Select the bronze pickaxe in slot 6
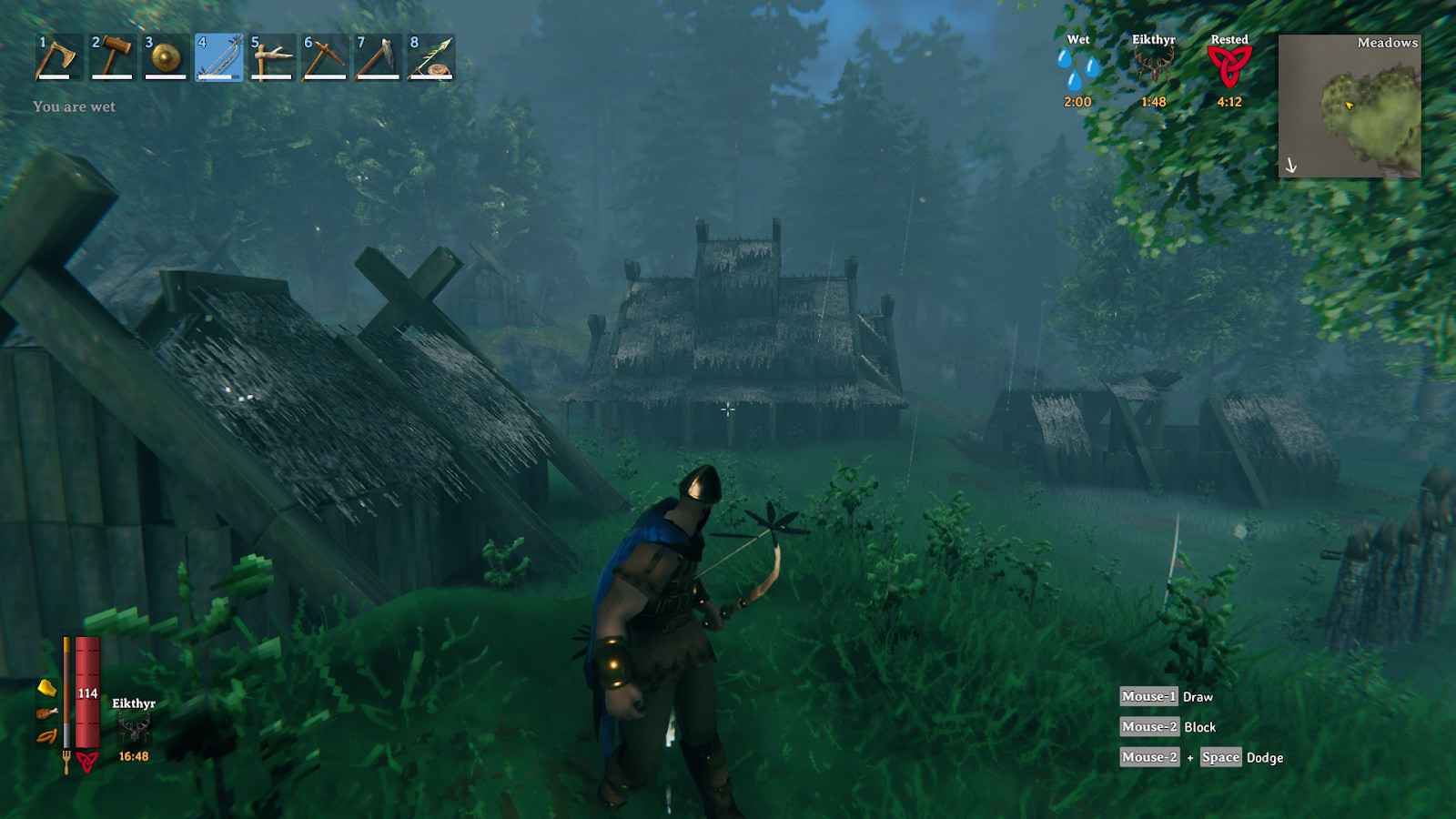1456x819 pixels. point(325,57)
